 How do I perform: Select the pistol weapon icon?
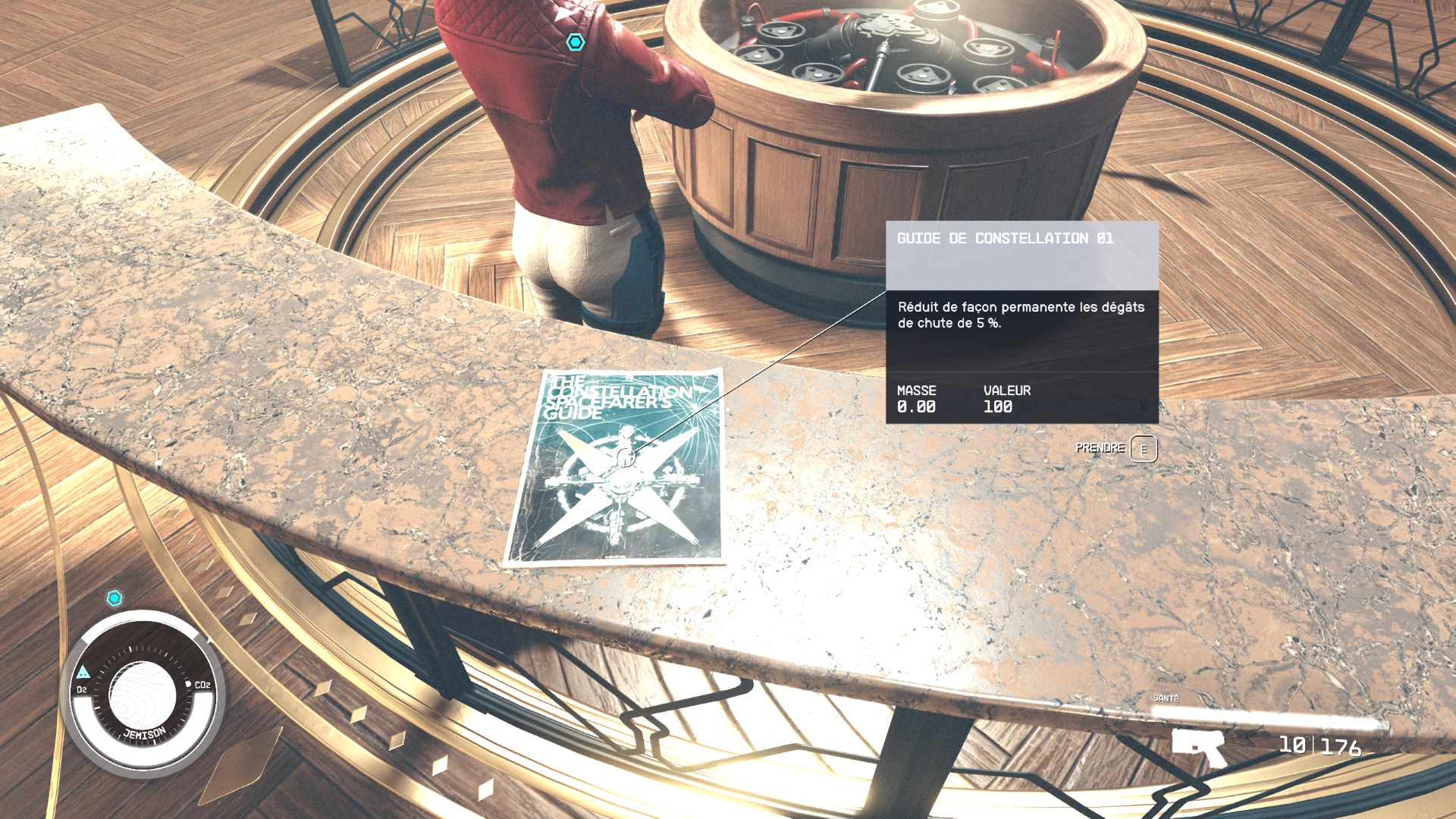[x=1198, y=745]
